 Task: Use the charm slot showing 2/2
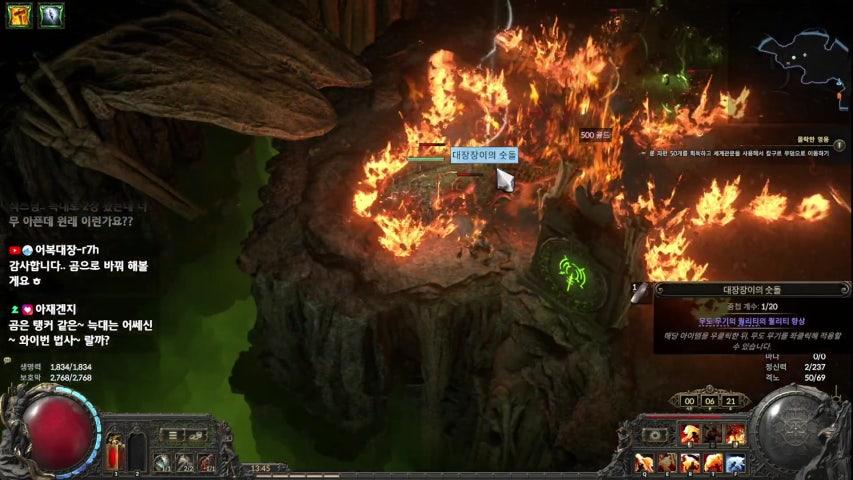tap(184, 463)
